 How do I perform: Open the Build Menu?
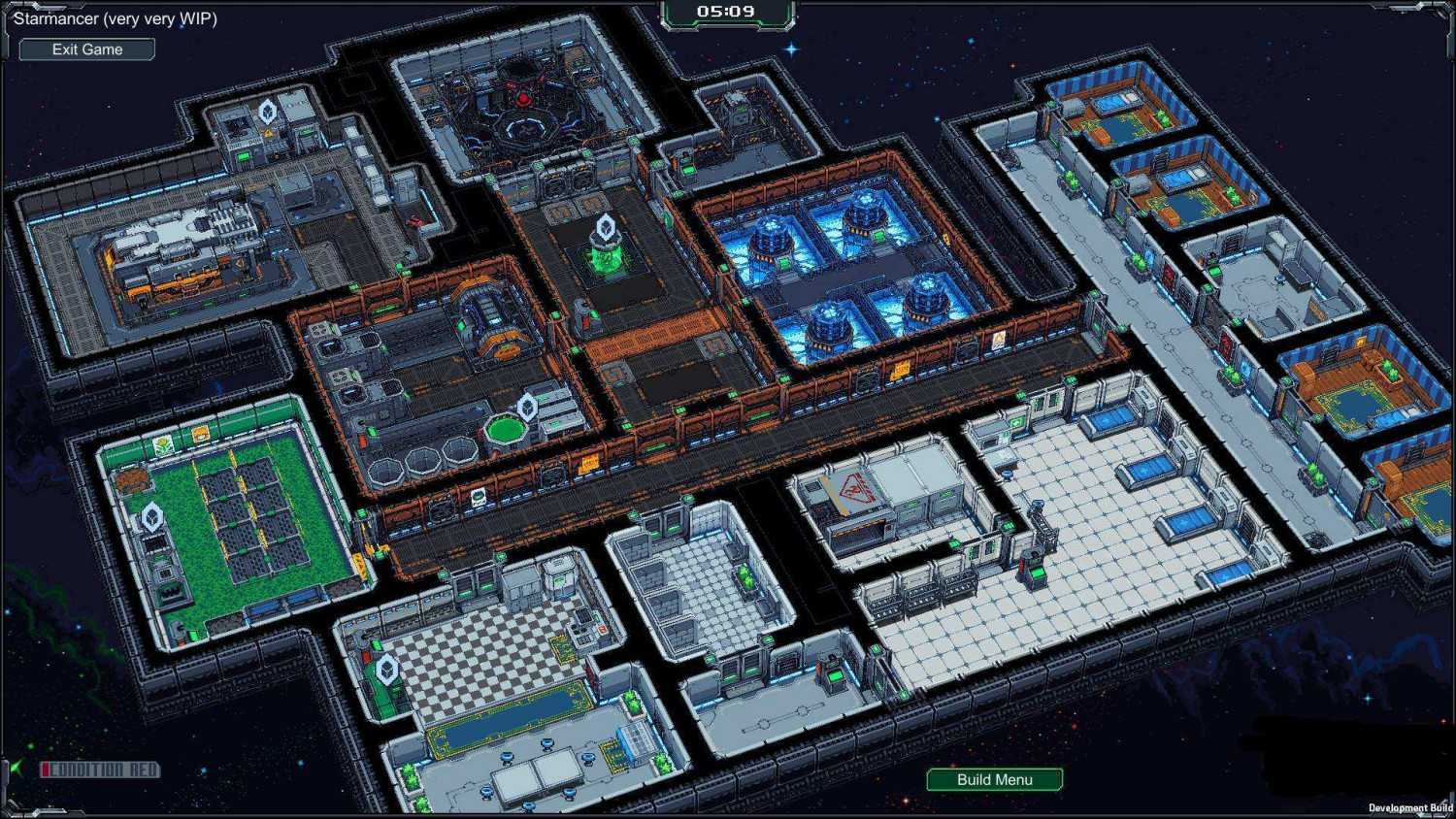click(994, 779)
